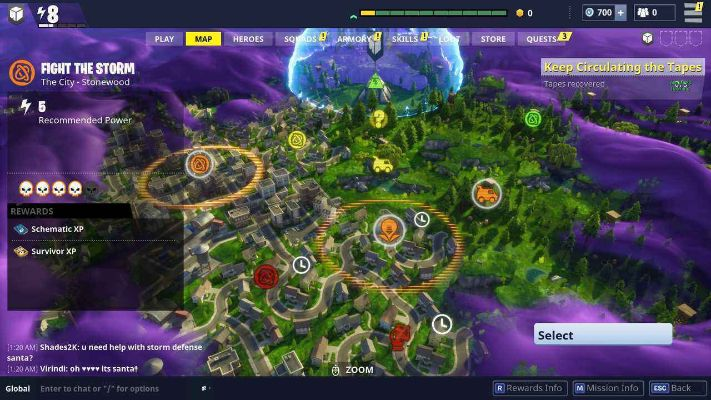Select the dark red storm mission marker
Viewport: 711px width, 400px height.
tap(265, 276)
